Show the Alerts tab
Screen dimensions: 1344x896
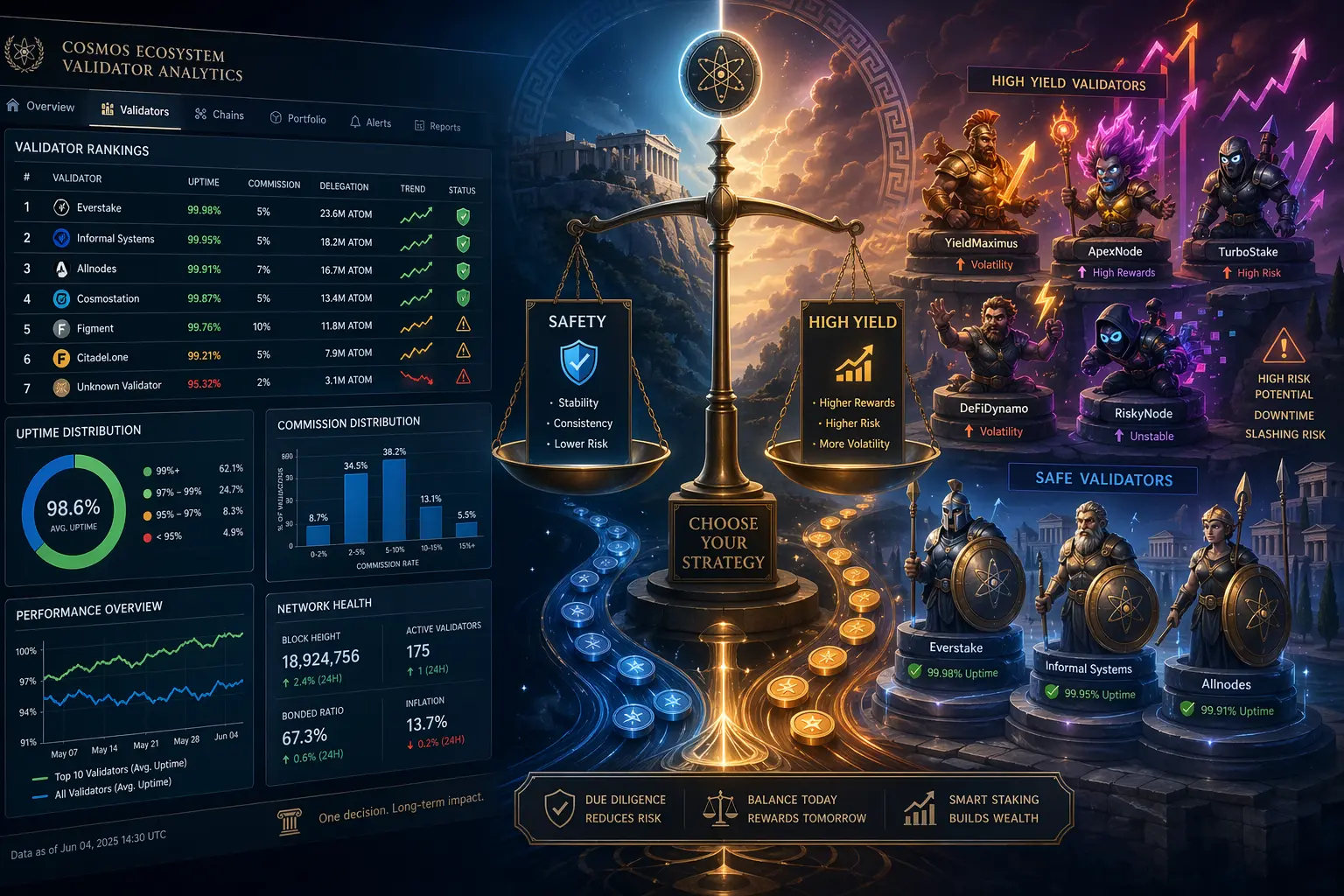click(x=370, y=122)
